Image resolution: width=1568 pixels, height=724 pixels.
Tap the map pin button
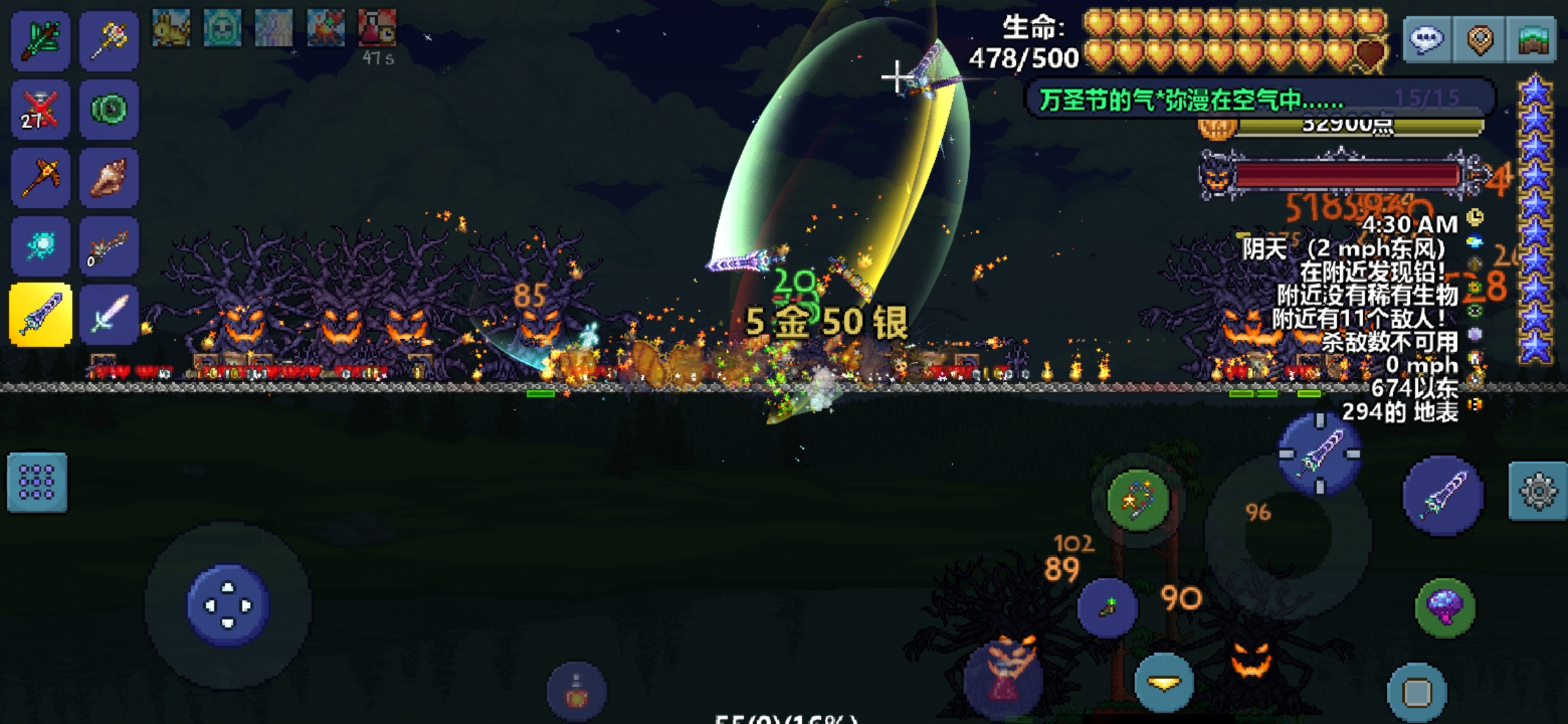click(1480, 39)
